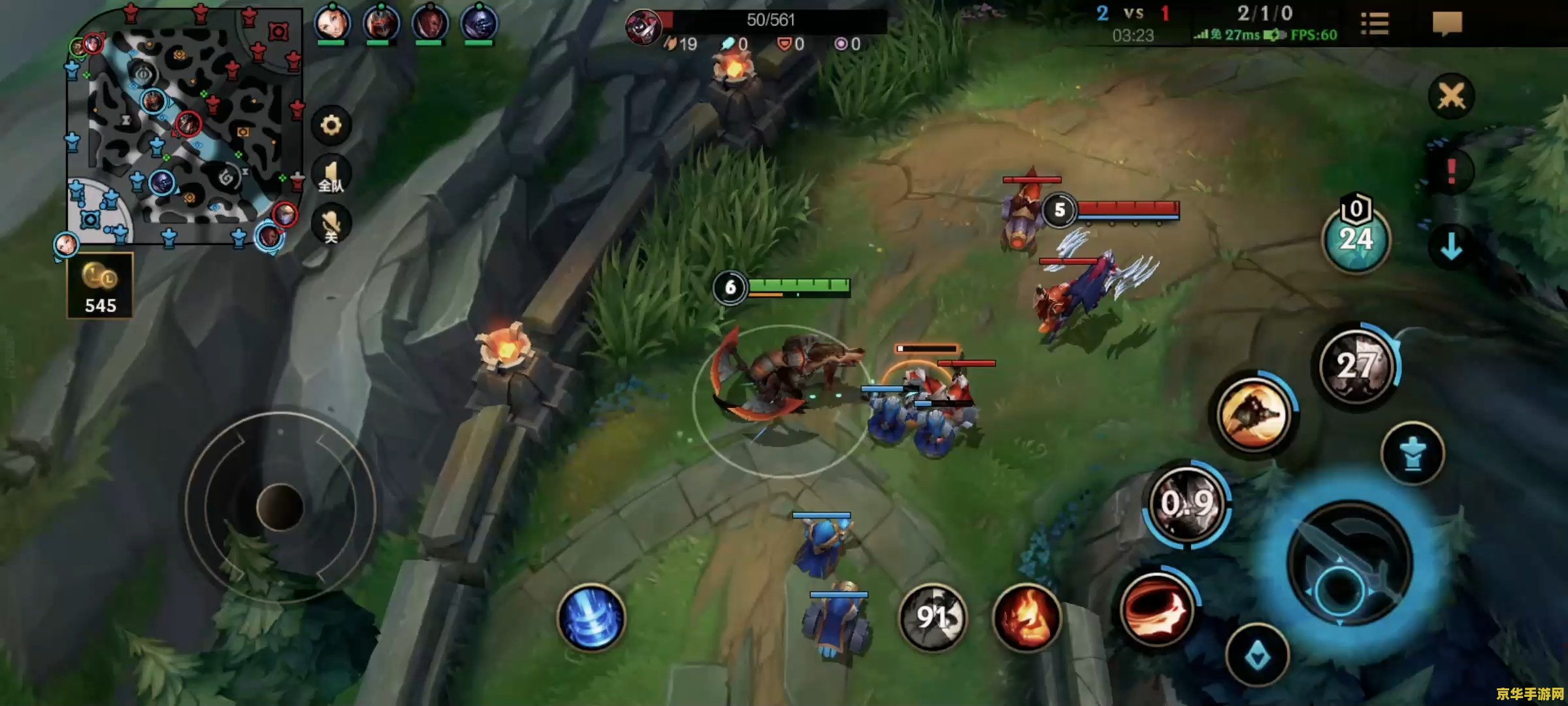1568x706 pixels.
Task: Select the crossed swords attack ping
Action: pos(1451,97)
